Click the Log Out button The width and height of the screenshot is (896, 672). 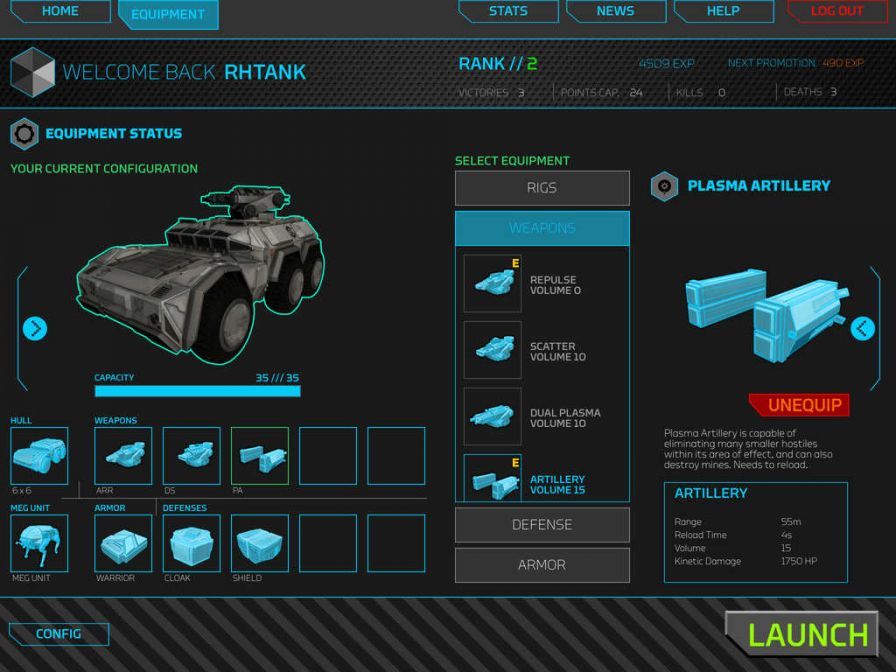pos(837,12)
